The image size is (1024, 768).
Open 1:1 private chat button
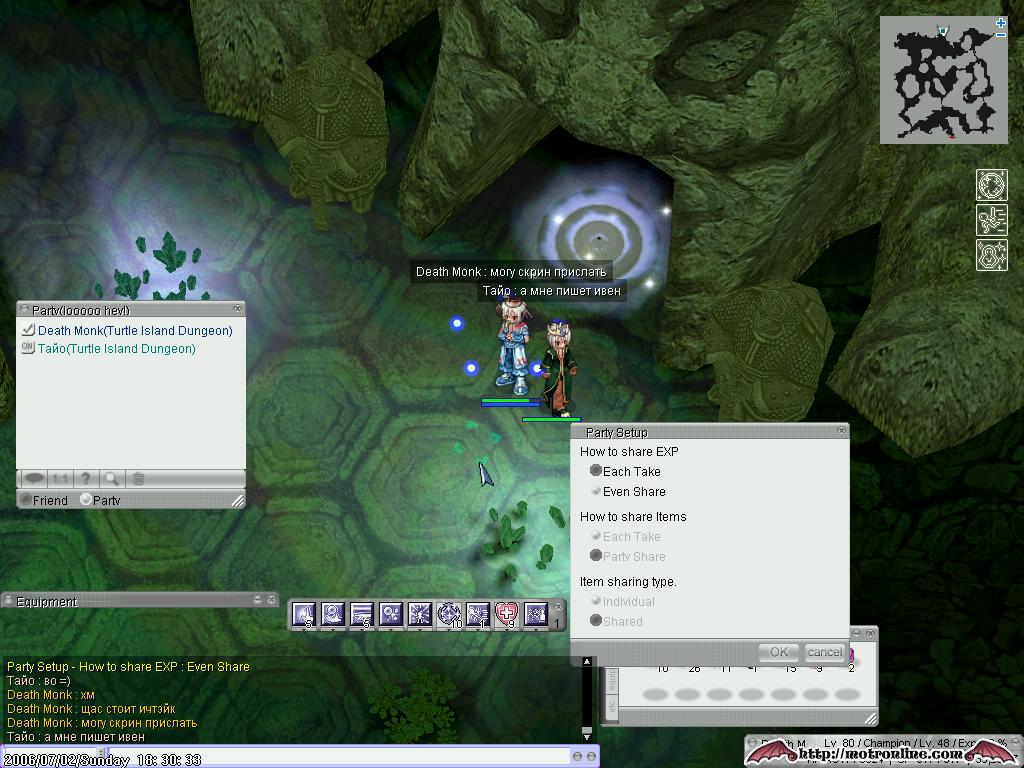point(60,479)
